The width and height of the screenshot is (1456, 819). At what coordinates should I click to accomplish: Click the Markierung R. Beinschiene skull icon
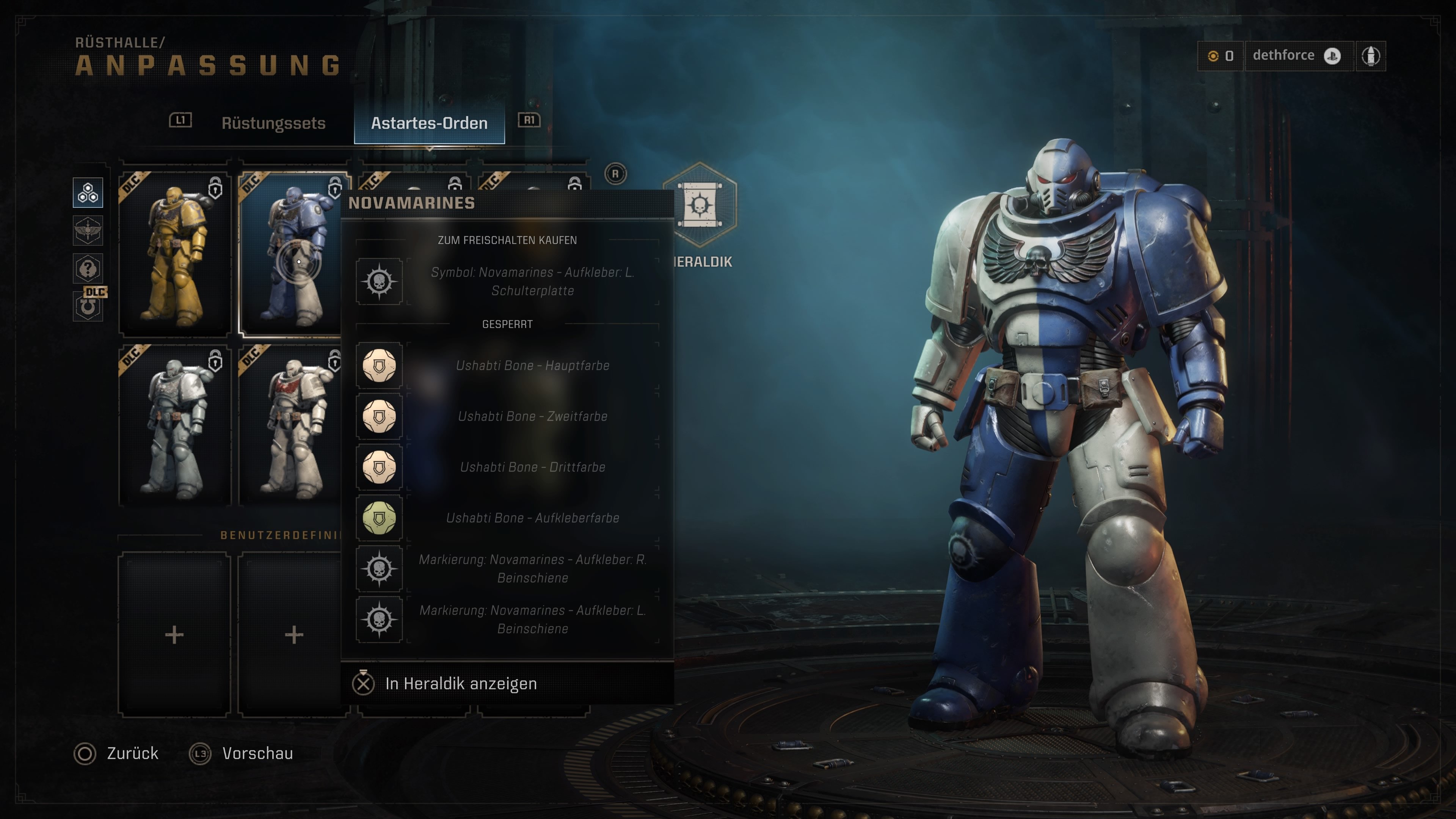click(x=379, y=569)
